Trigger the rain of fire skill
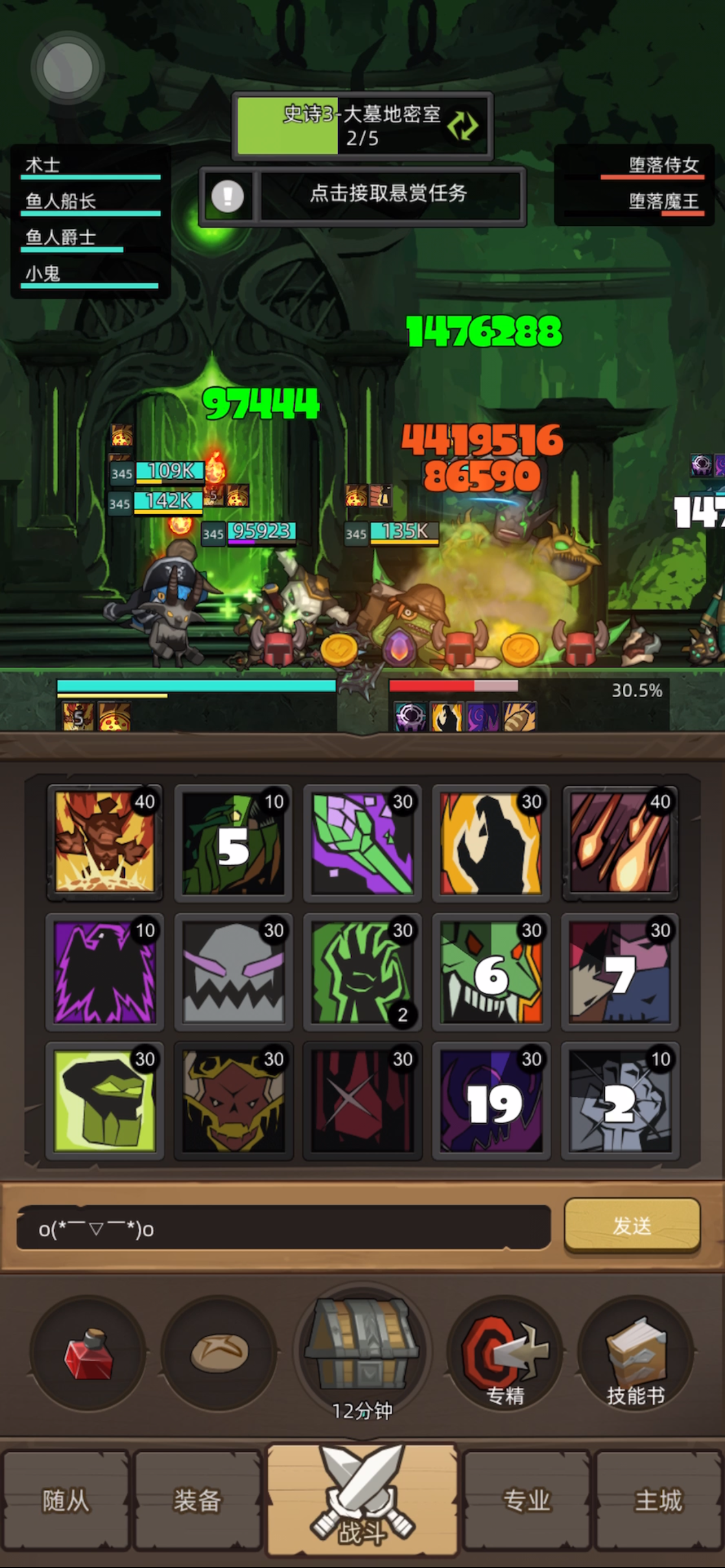This screenshot has width=725, height=1568. 621,844
